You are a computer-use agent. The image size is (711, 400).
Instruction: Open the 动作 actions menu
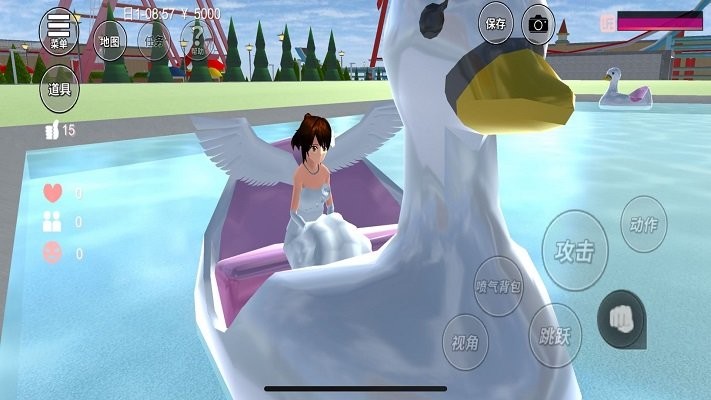pos(643,224)
